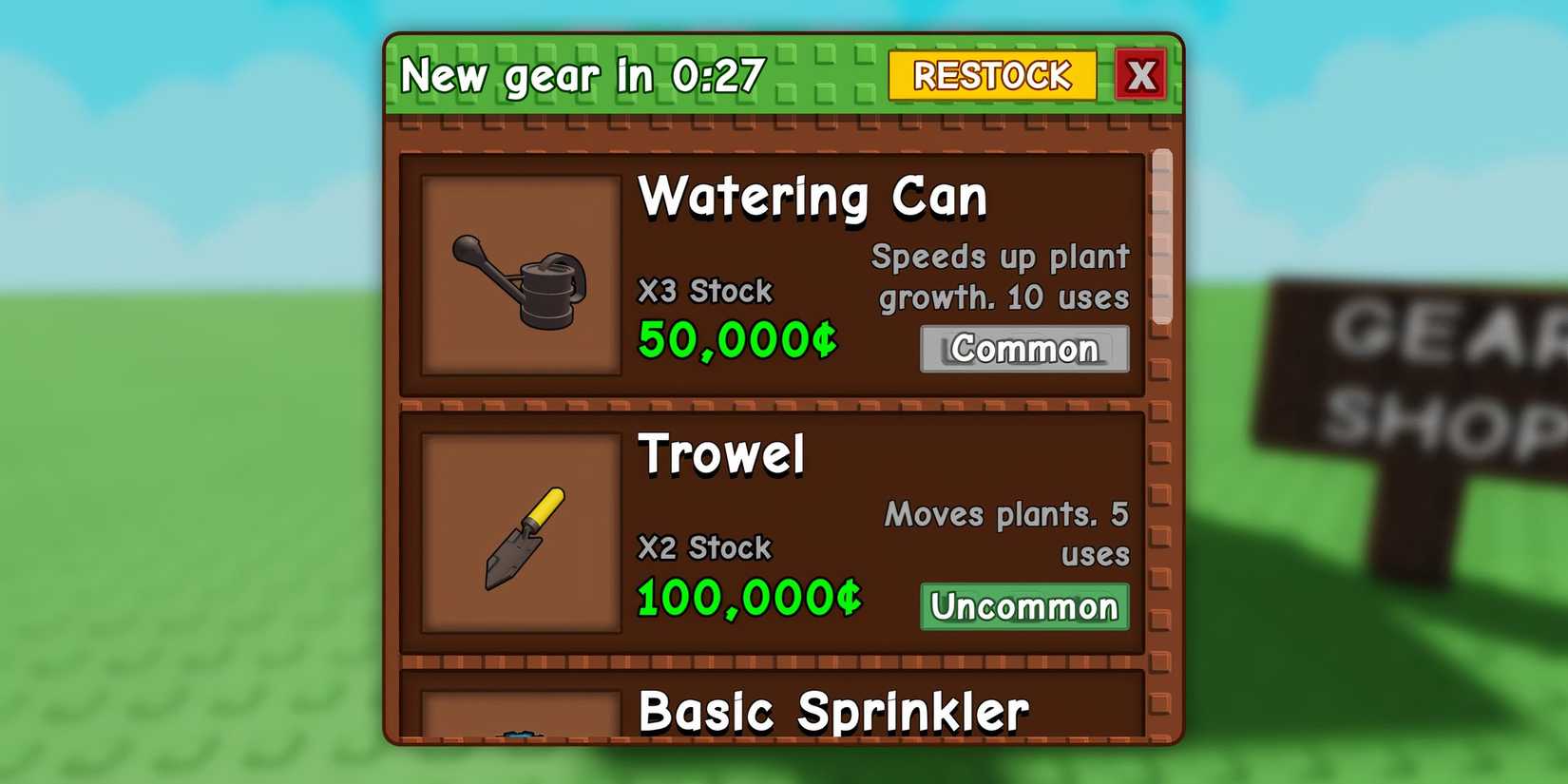
Task: Toggle the Common rarity badge
Action: click(x=1023, y=350)
